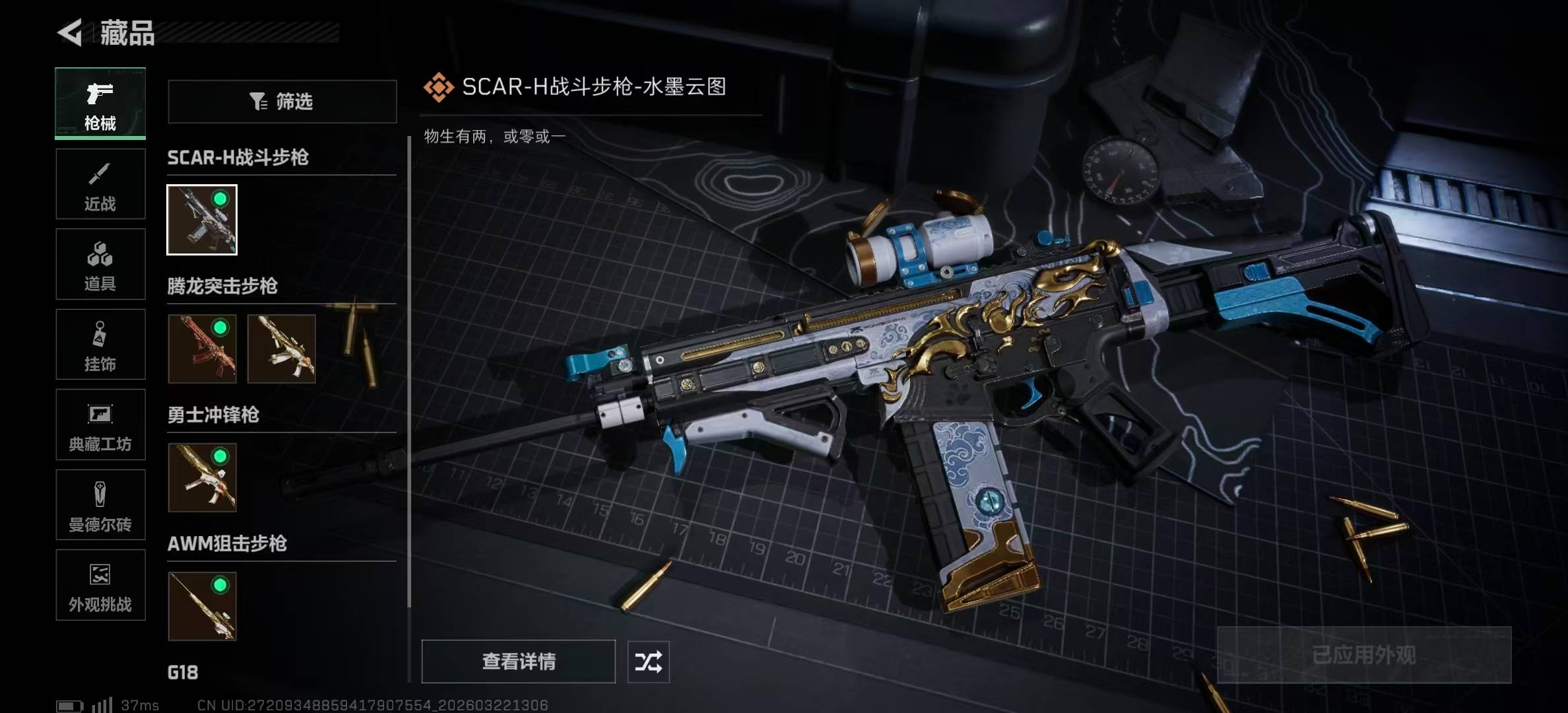
Task: Go back using the arrow beside 藏品
Action: 70,32
